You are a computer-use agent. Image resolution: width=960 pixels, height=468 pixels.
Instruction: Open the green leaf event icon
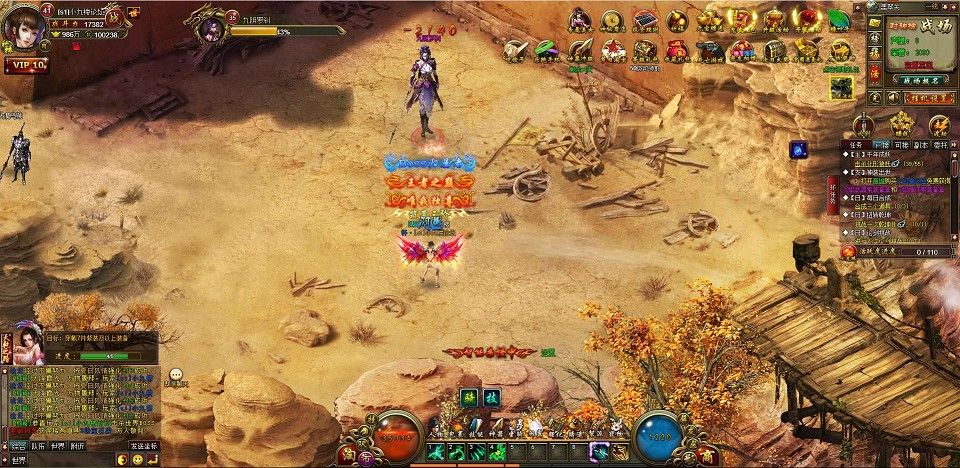836,20
